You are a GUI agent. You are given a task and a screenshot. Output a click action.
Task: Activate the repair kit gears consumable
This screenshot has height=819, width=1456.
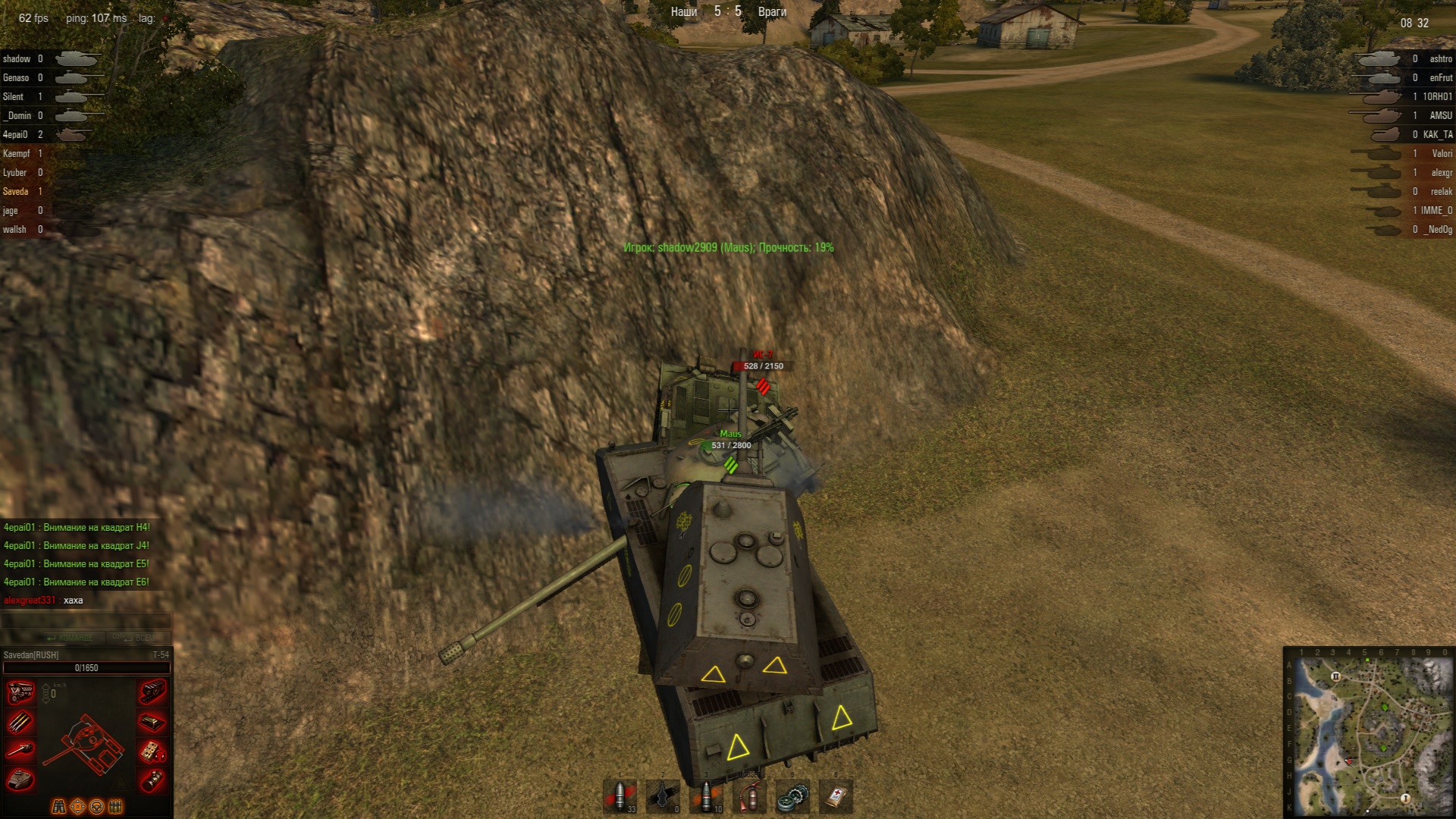coord(792,796)
